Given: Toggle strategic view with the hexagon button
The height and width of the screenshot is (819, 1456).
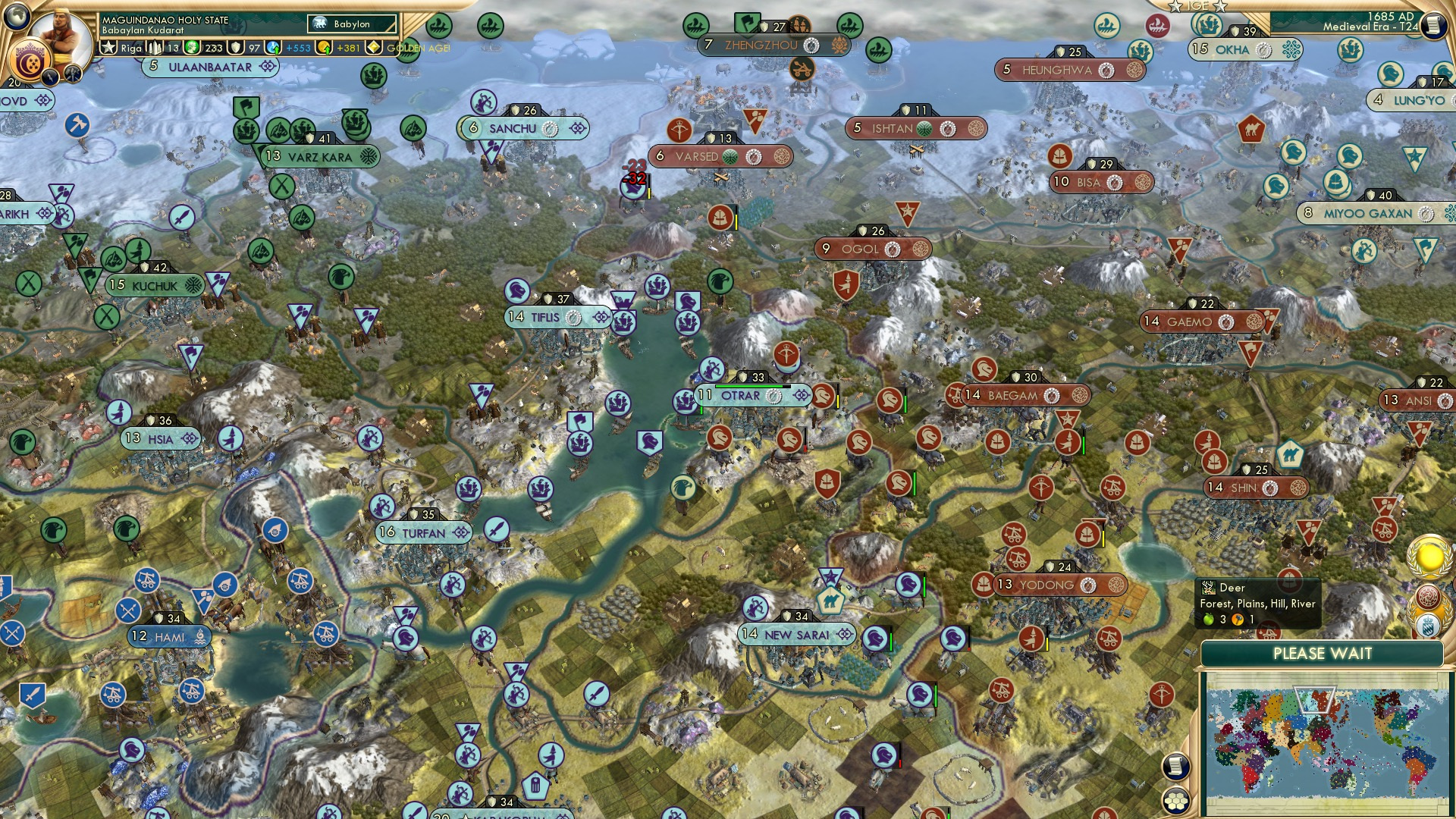Looking at the screenshot, I should point(1176,801).
